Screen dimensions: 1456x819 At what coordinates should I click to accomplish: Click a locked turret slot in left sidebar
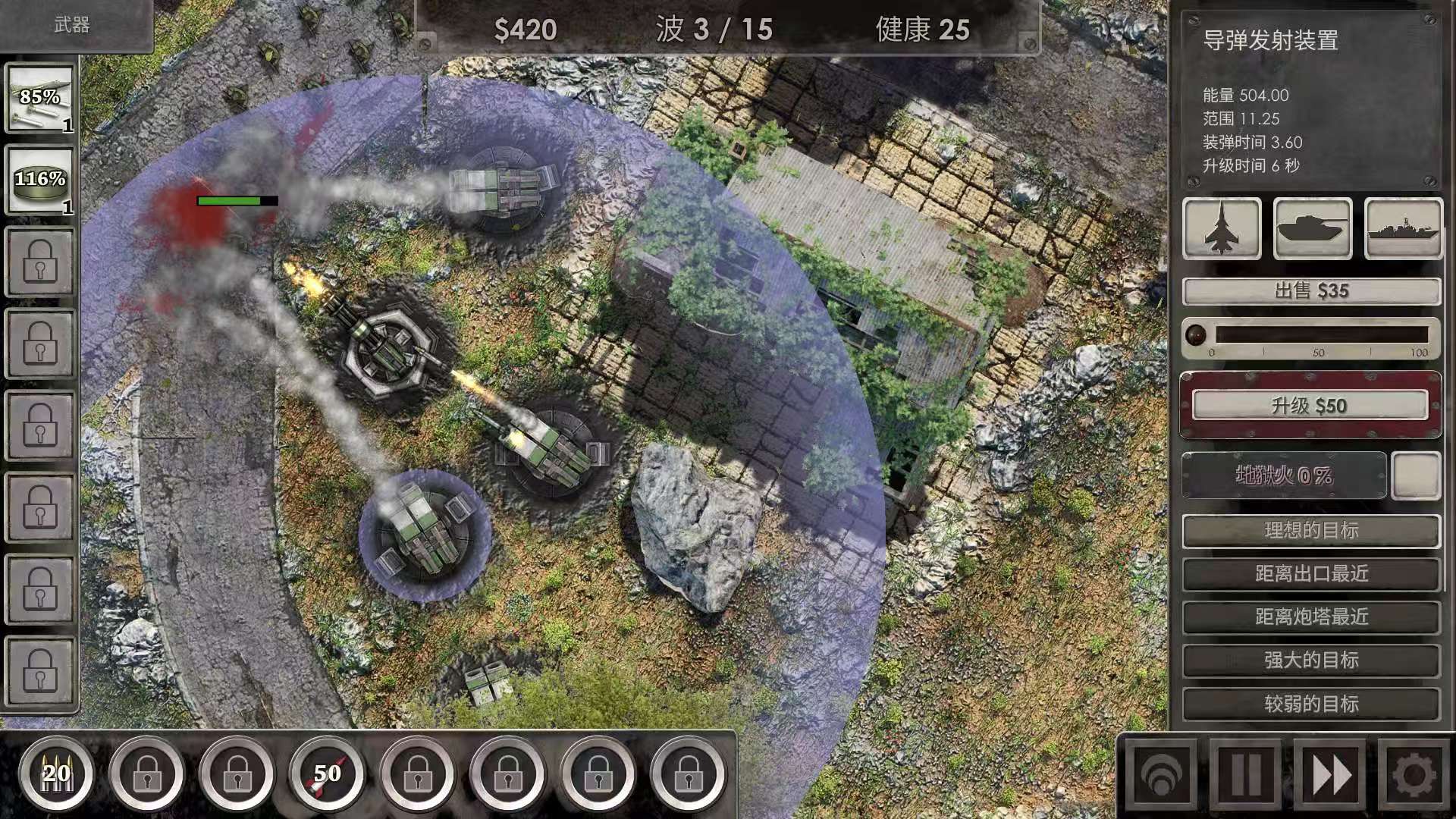point(39,262)
